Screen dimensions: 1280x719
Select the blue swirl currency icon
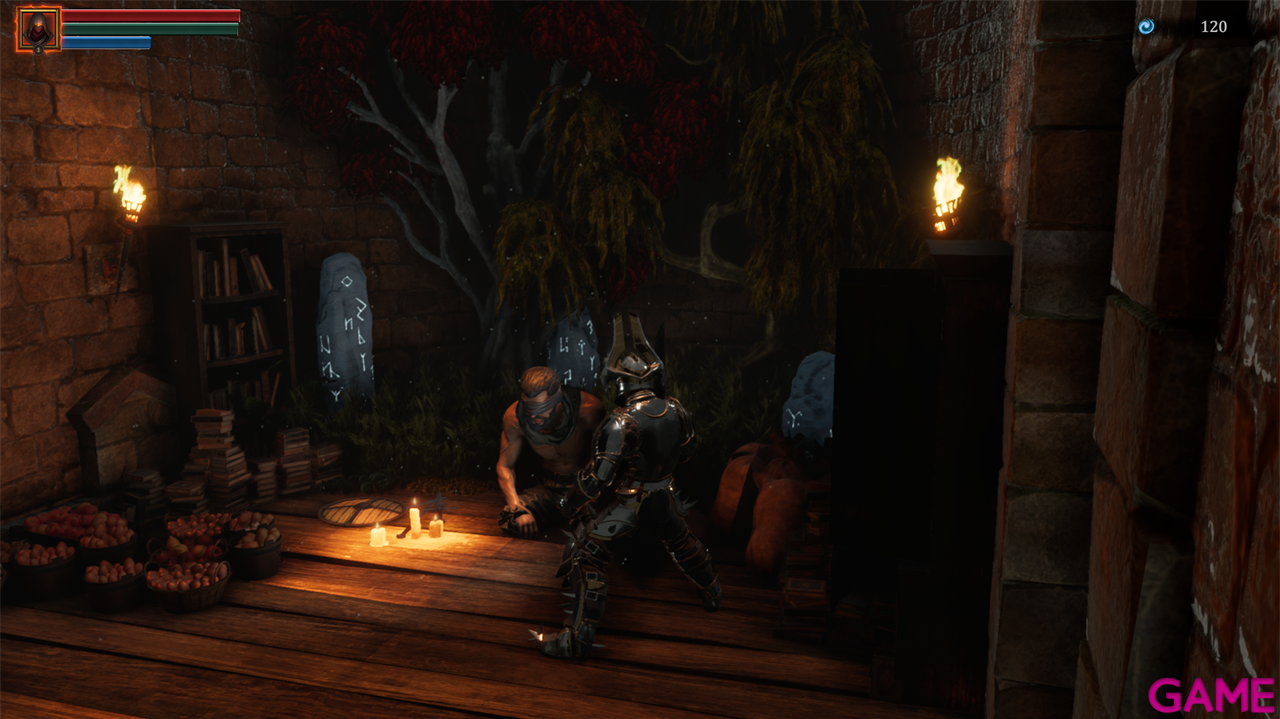coord(1146,27)
